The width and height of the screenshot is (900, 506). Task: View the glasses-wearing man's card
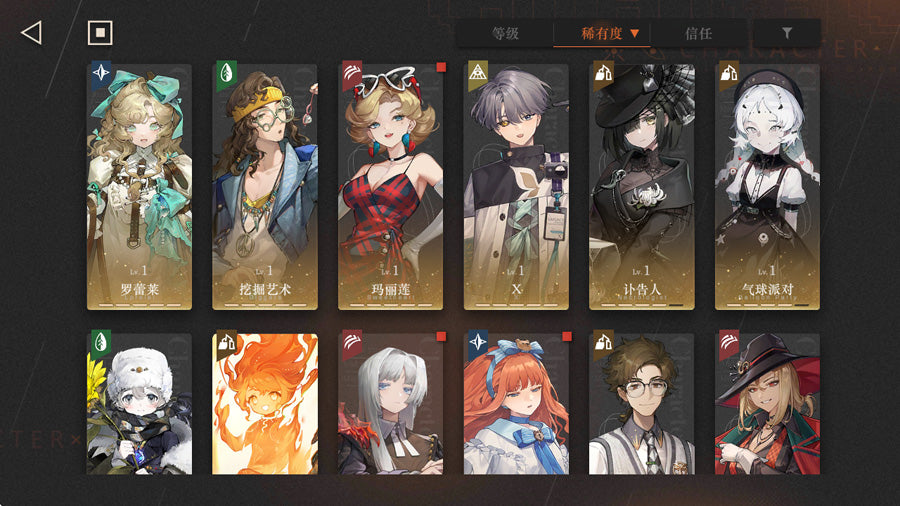pos(642,403)
